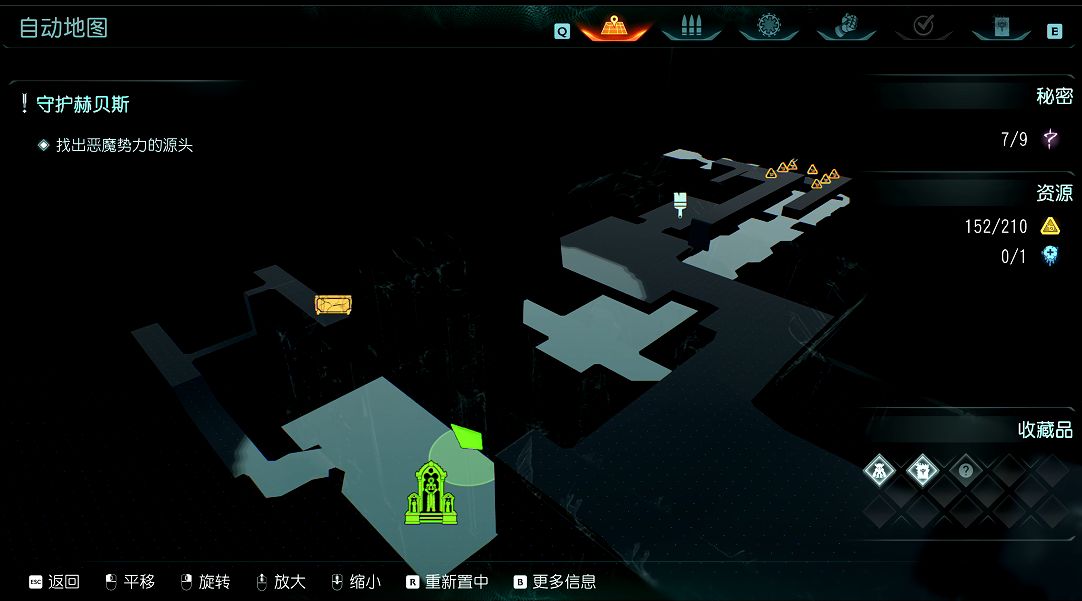
Task: Click the unknown question-mark collectible
Action: (965, 470)
